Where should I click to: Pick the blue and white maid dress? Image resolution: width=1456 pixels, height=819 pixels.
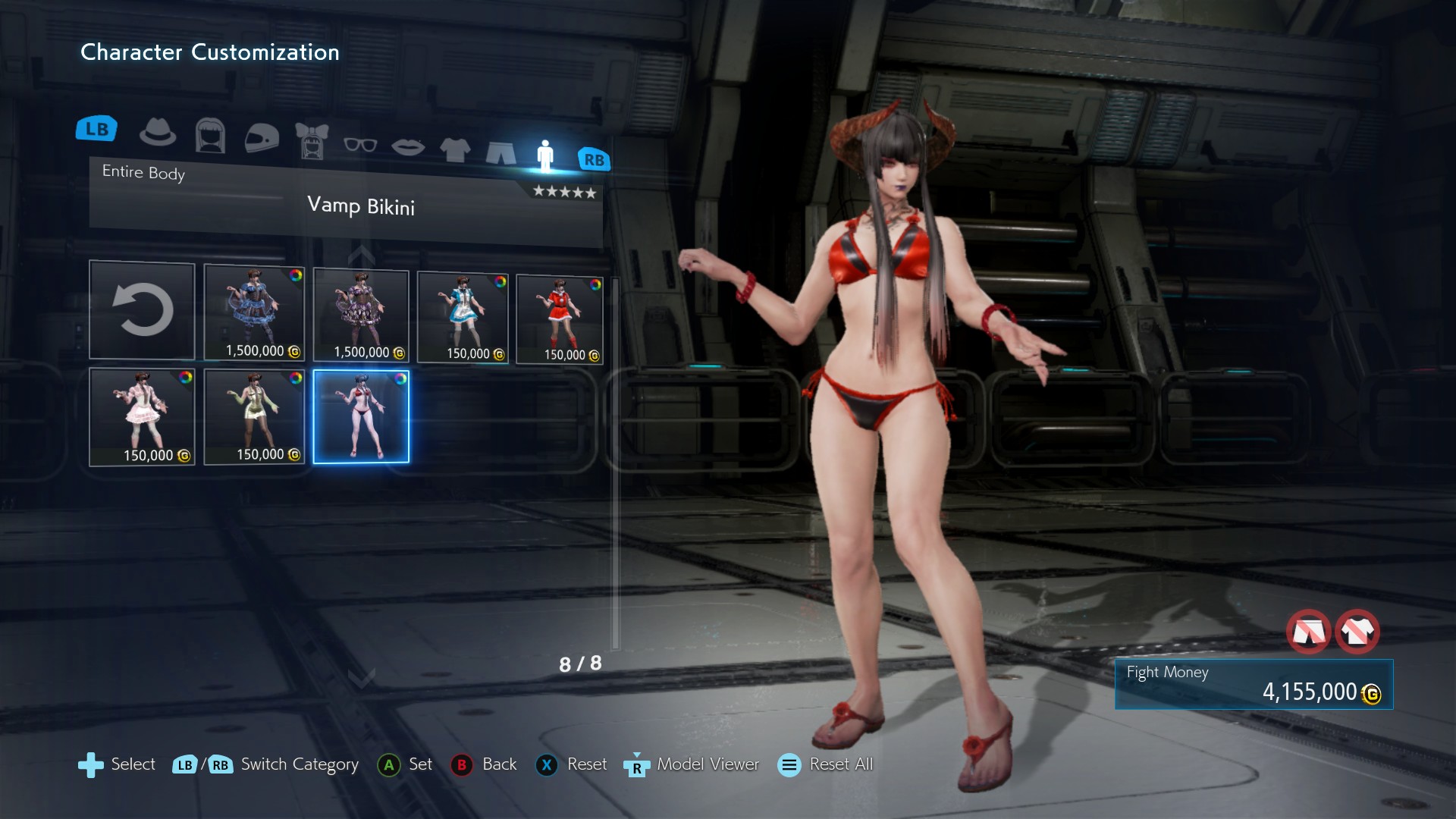(x=463, y=317)
